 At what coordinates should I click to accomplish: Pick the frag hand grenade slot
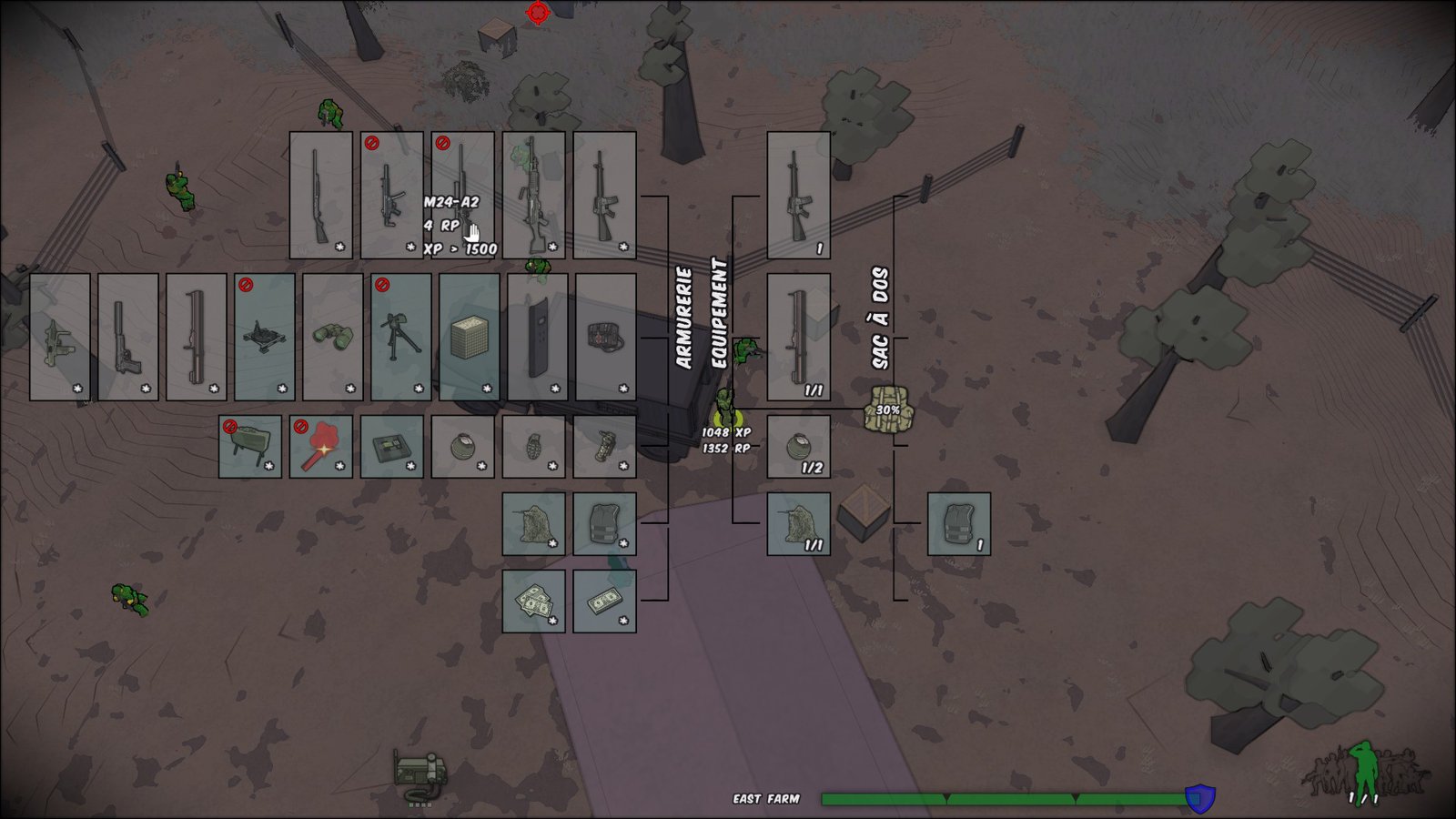click(533, 446)
